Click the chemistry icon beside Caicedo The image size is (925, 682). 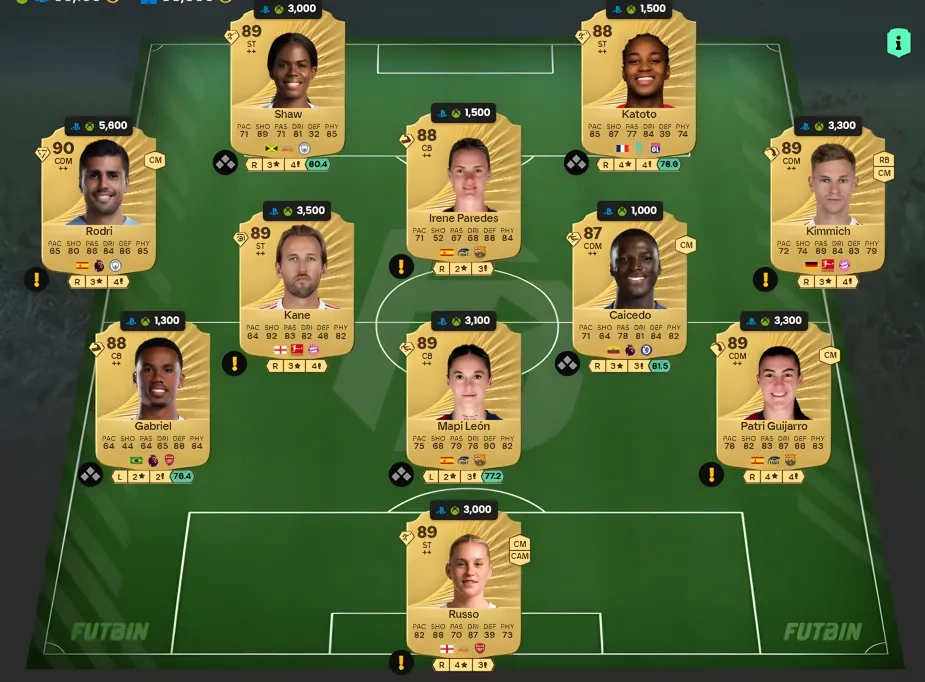567,364
